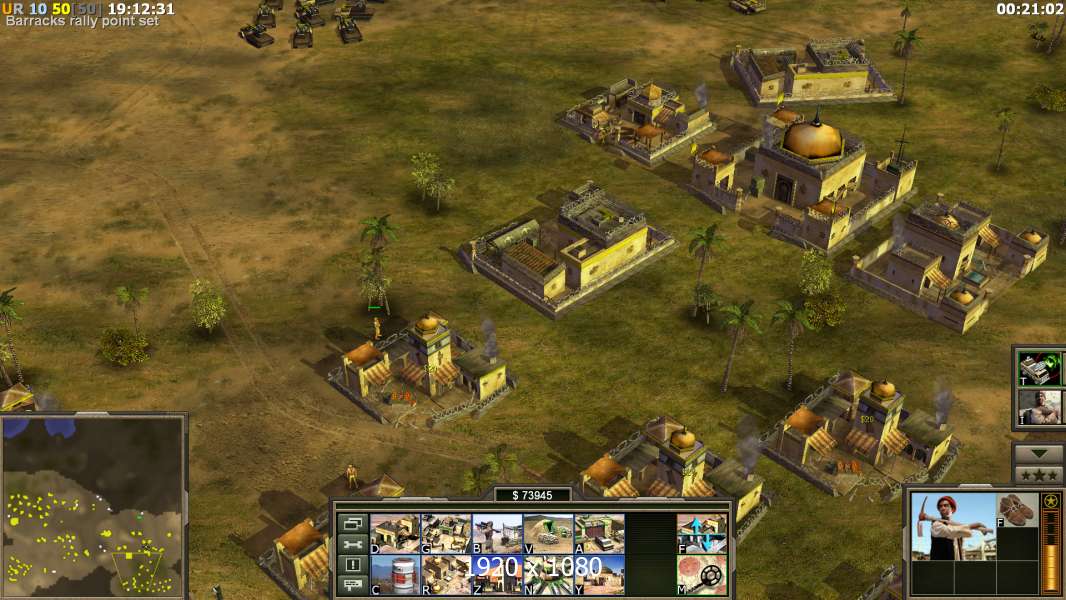The width and height of the screenshot is (1066, 600).
Task: Select the red-striped barrel icon labeled C
Action: (394, 574)
